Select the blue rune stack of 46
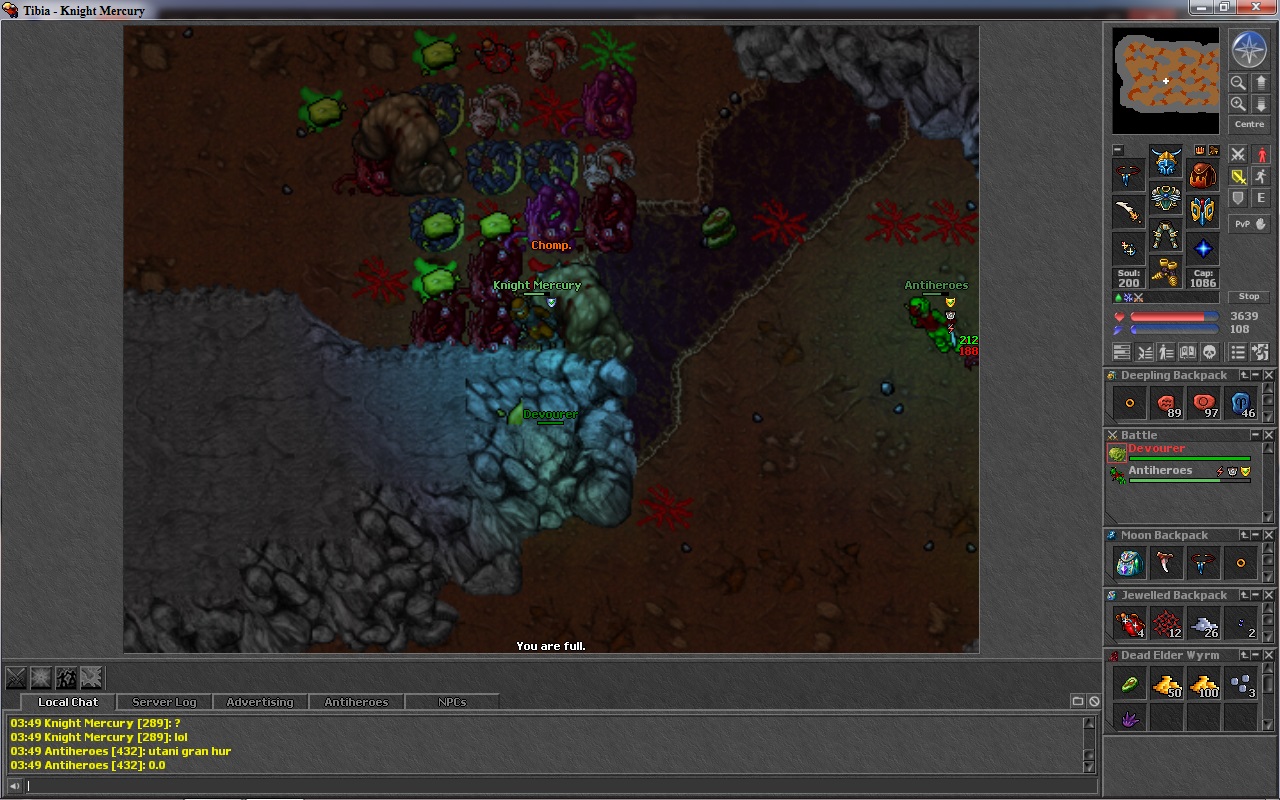The width and height of the screenshot is (1280, 800). (1241, 403)
